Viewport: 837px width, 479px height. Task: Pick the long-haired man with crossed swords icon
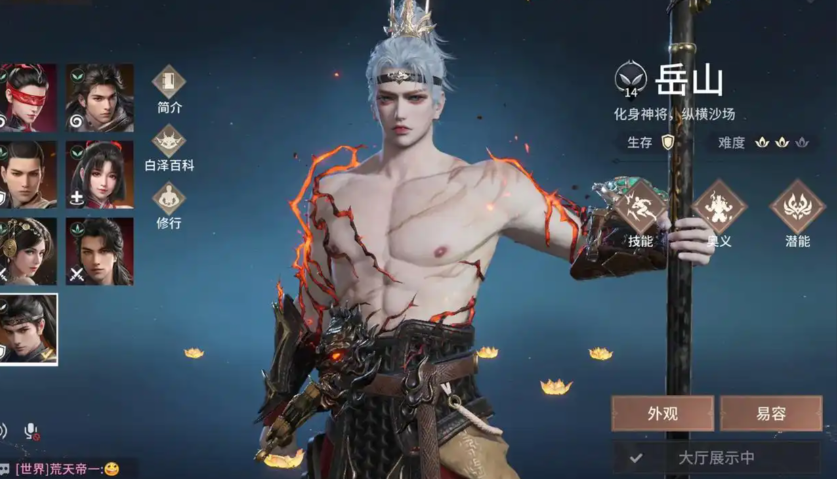coord(100,251)
